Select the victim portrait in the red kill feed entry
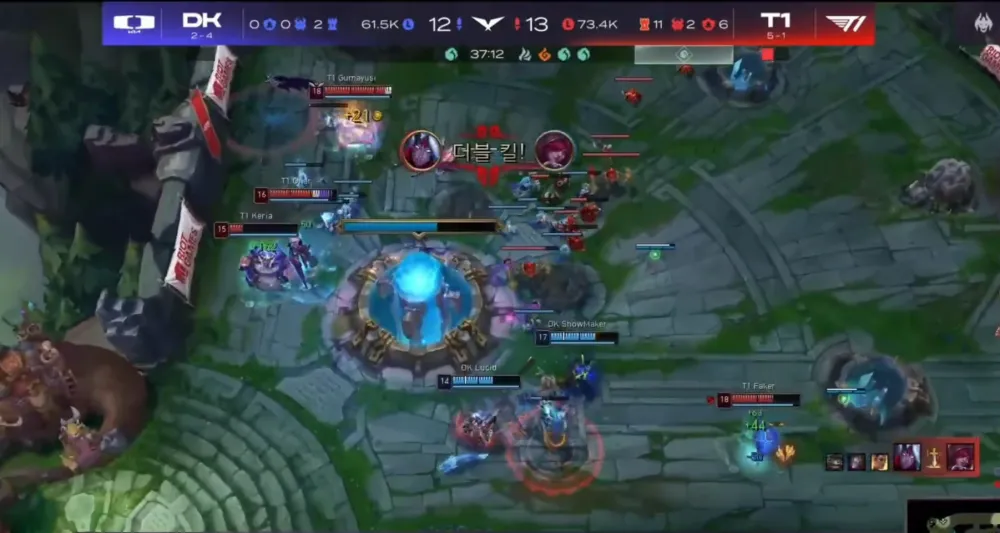The height and width of the screenshot is (533, 1000). [x=961, y=456]
